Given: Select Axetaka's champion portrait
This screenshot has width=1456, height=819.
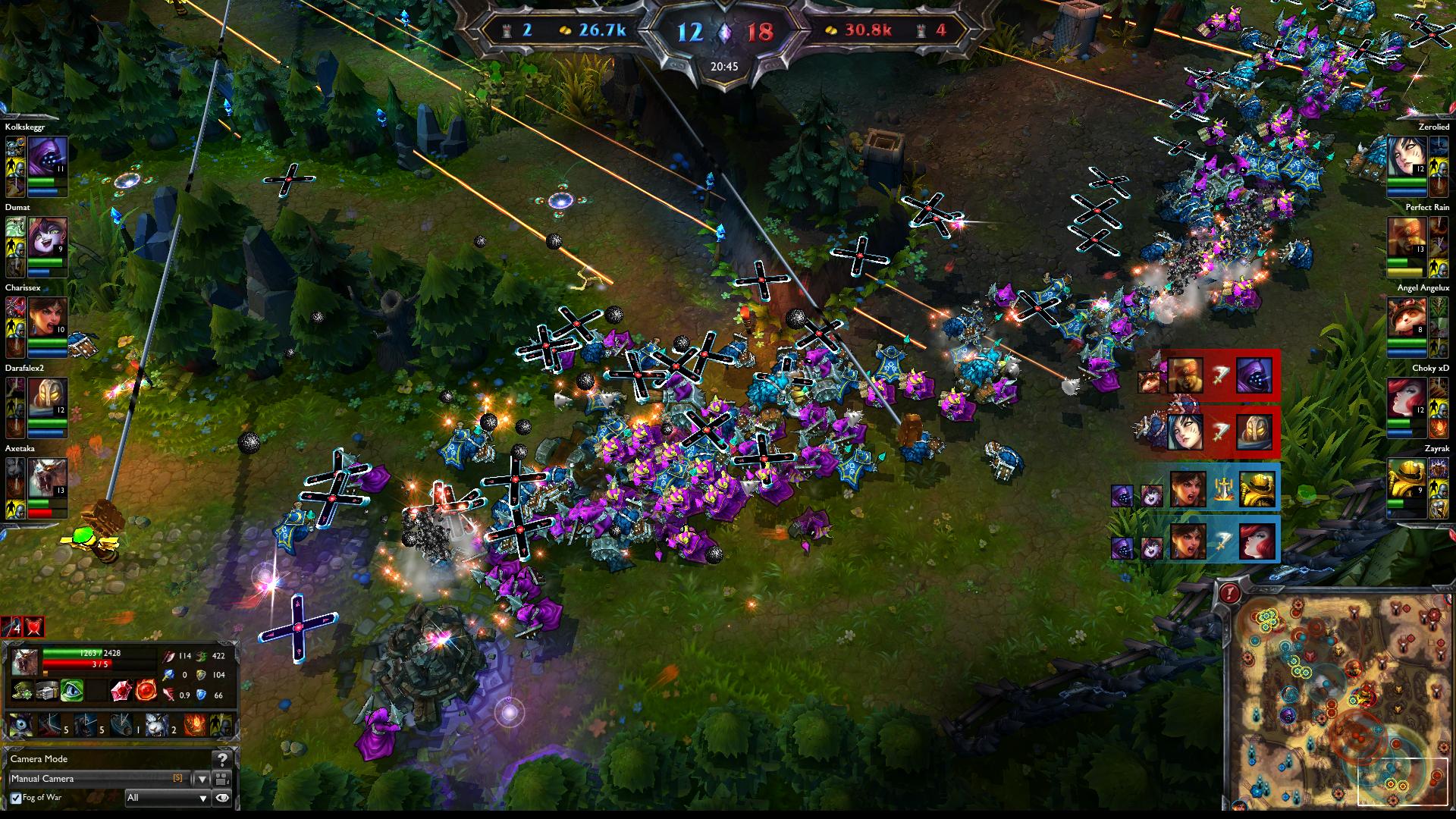Looking at the screenshot, I should (x=48, y=479).
